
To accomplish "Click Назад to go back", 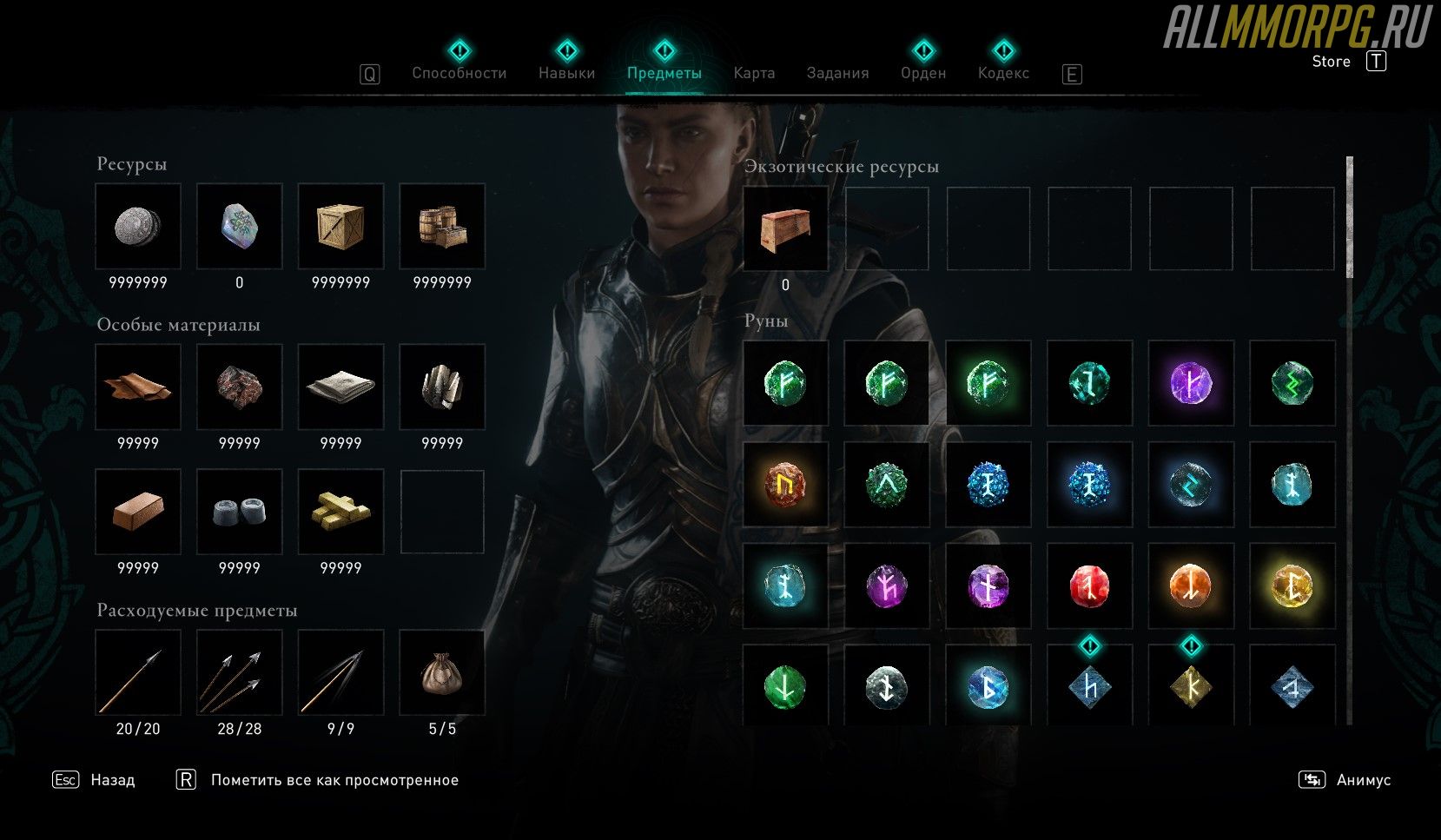I will pyautogui.click(x=112, y=780).
